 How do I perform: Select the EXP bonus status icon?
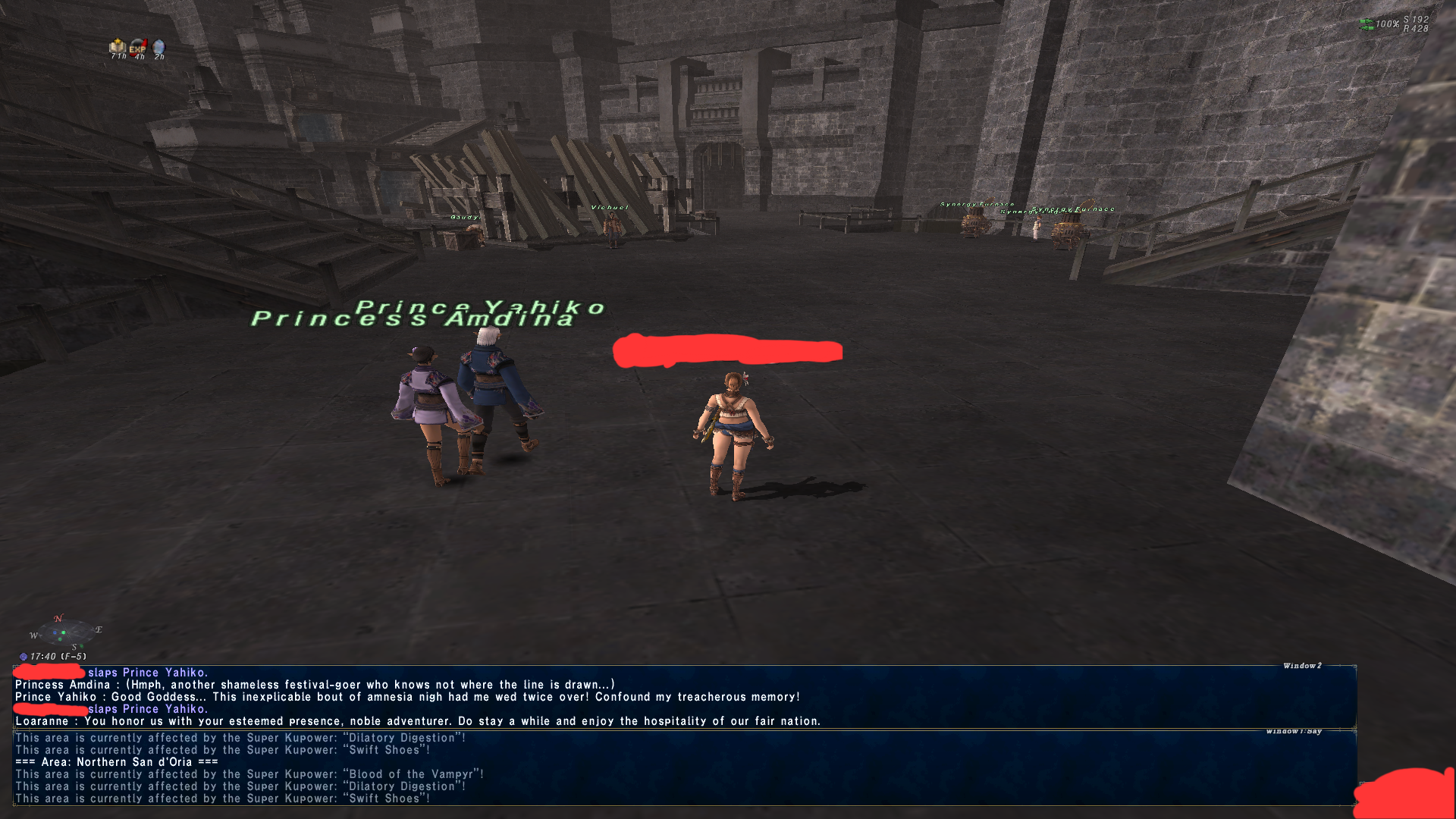(x=137, y=48)
